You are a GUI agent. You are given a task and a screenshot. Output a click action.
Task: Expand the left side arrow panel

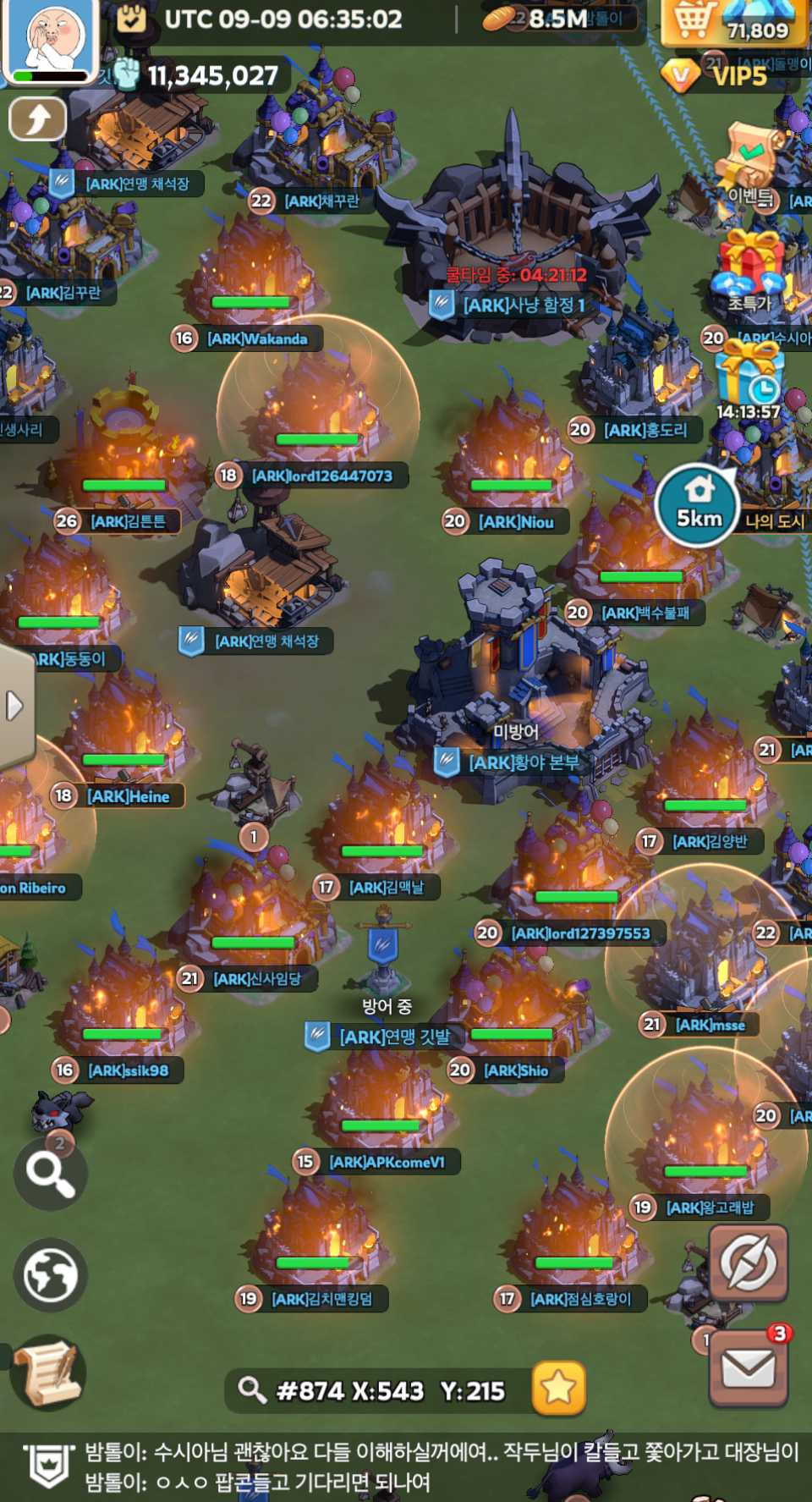[x=14, y=705]
